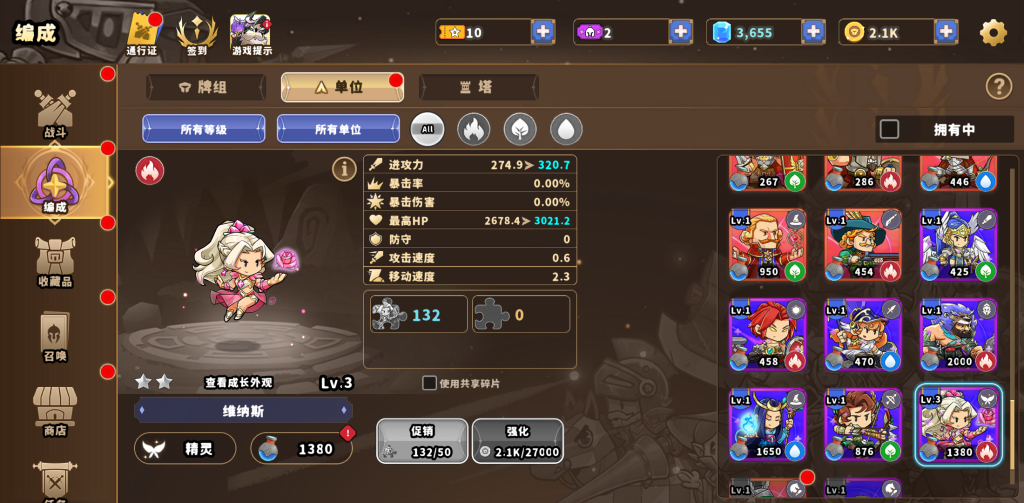Viewport: 1024px width, 503px height.
Task: Click the 促销 button
Action: click(x=422, y=441)
